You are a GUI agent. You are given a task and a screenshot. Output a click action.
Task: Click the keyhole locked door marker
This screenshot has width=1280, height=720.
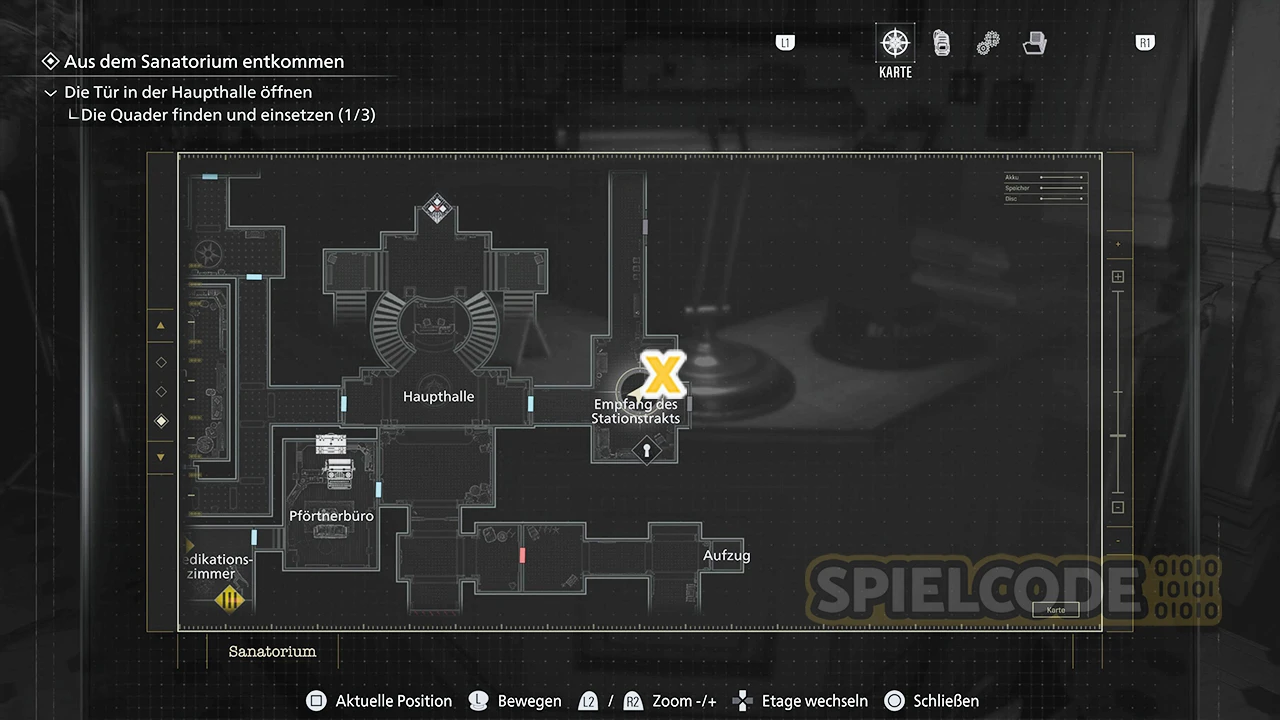646,451
